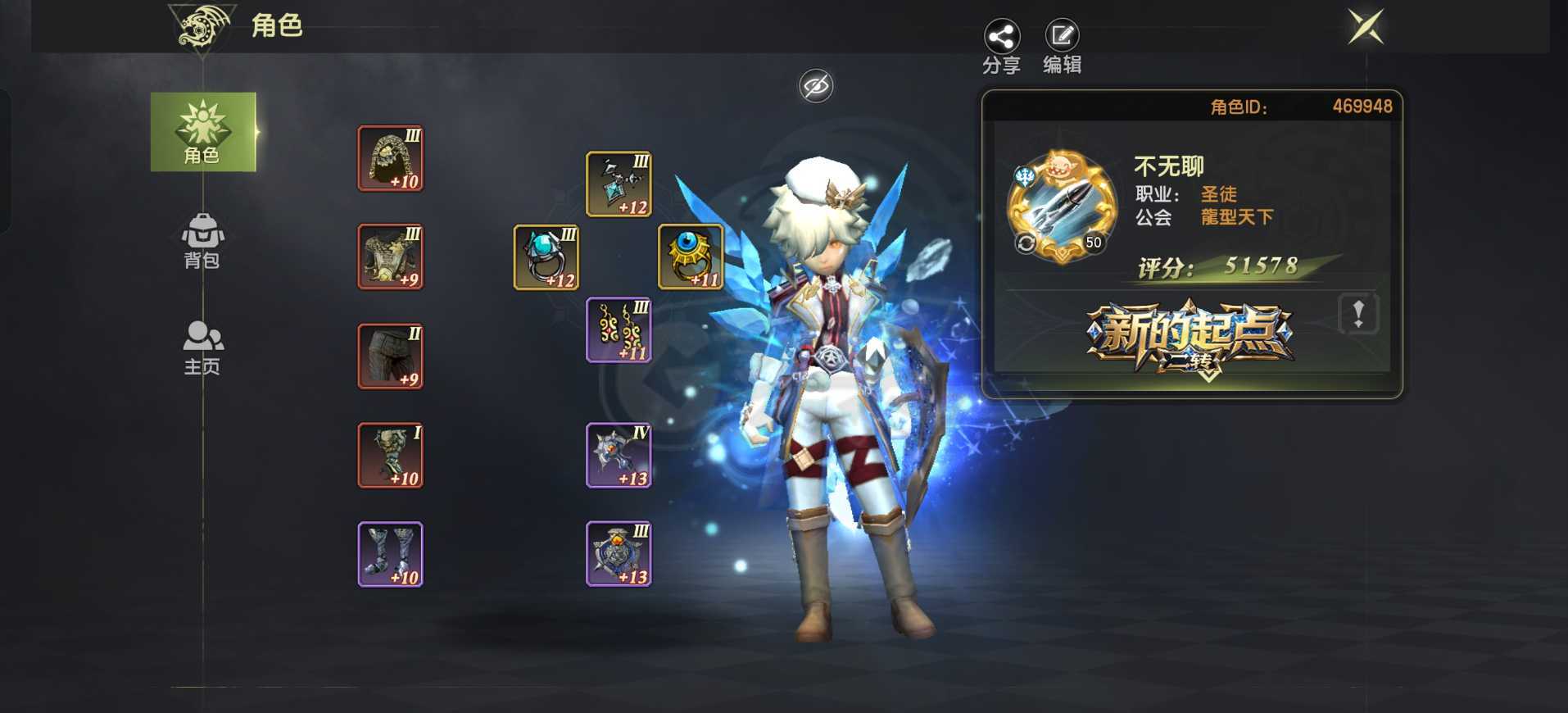Toggle the crossed-eye visibility icon
Image resolution: width=1568 pixels, height=713 pixels.
click(x=816, y=86)
